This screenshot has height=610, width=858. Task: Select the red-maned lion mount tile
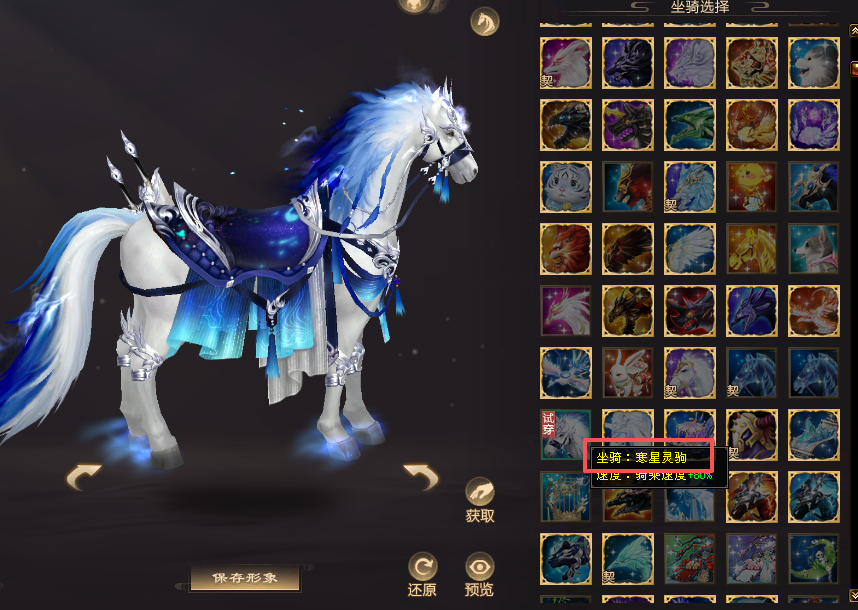pyautogui.click(x=566, y=248)
